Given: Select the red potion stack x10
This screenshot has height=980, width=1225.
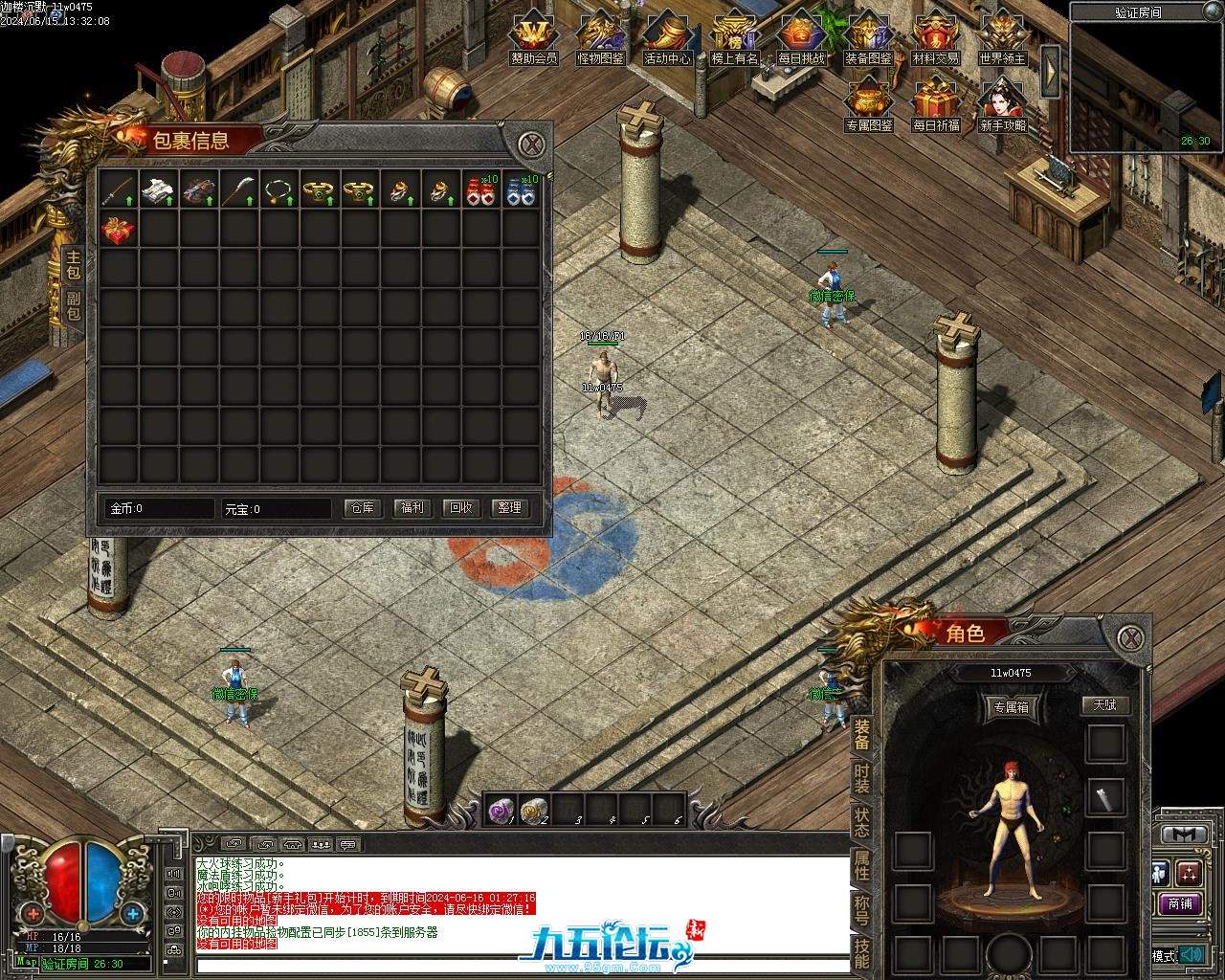Looking at the screenshot, I should (480, 190).
